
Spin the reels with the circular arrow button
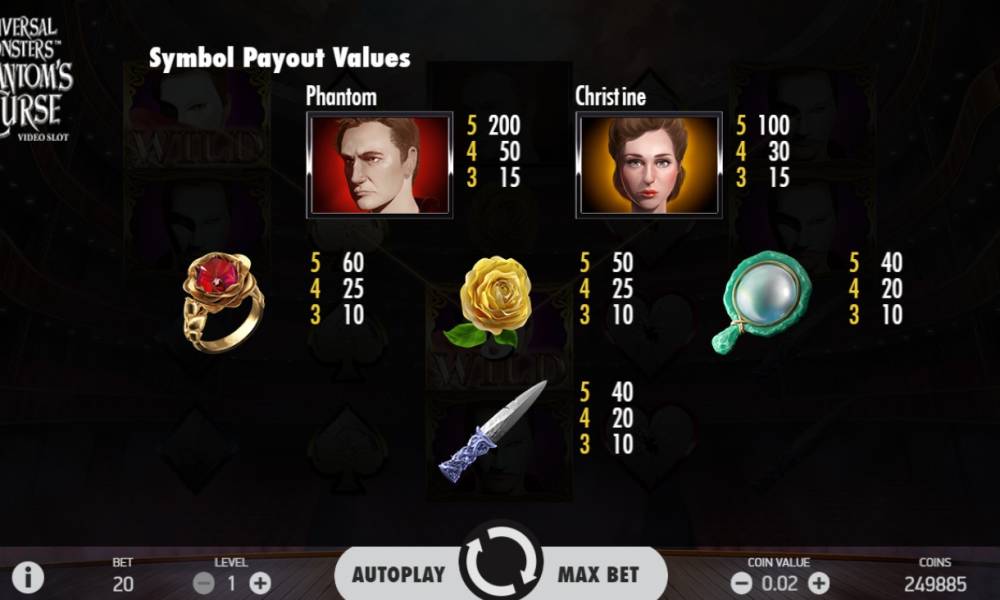click(x=500, y=565)
